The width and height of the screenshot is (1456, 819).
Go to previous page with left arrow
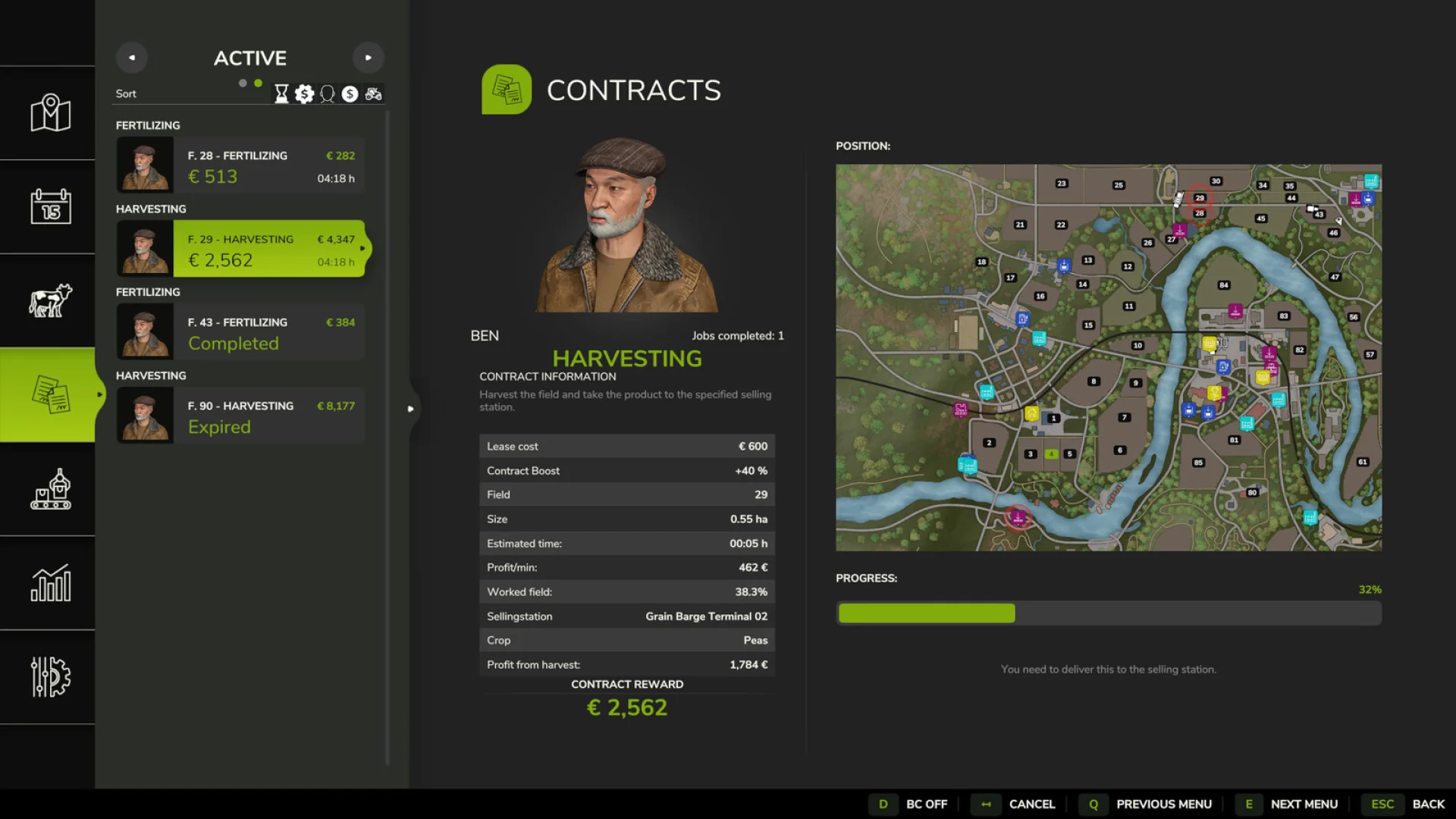132,57
